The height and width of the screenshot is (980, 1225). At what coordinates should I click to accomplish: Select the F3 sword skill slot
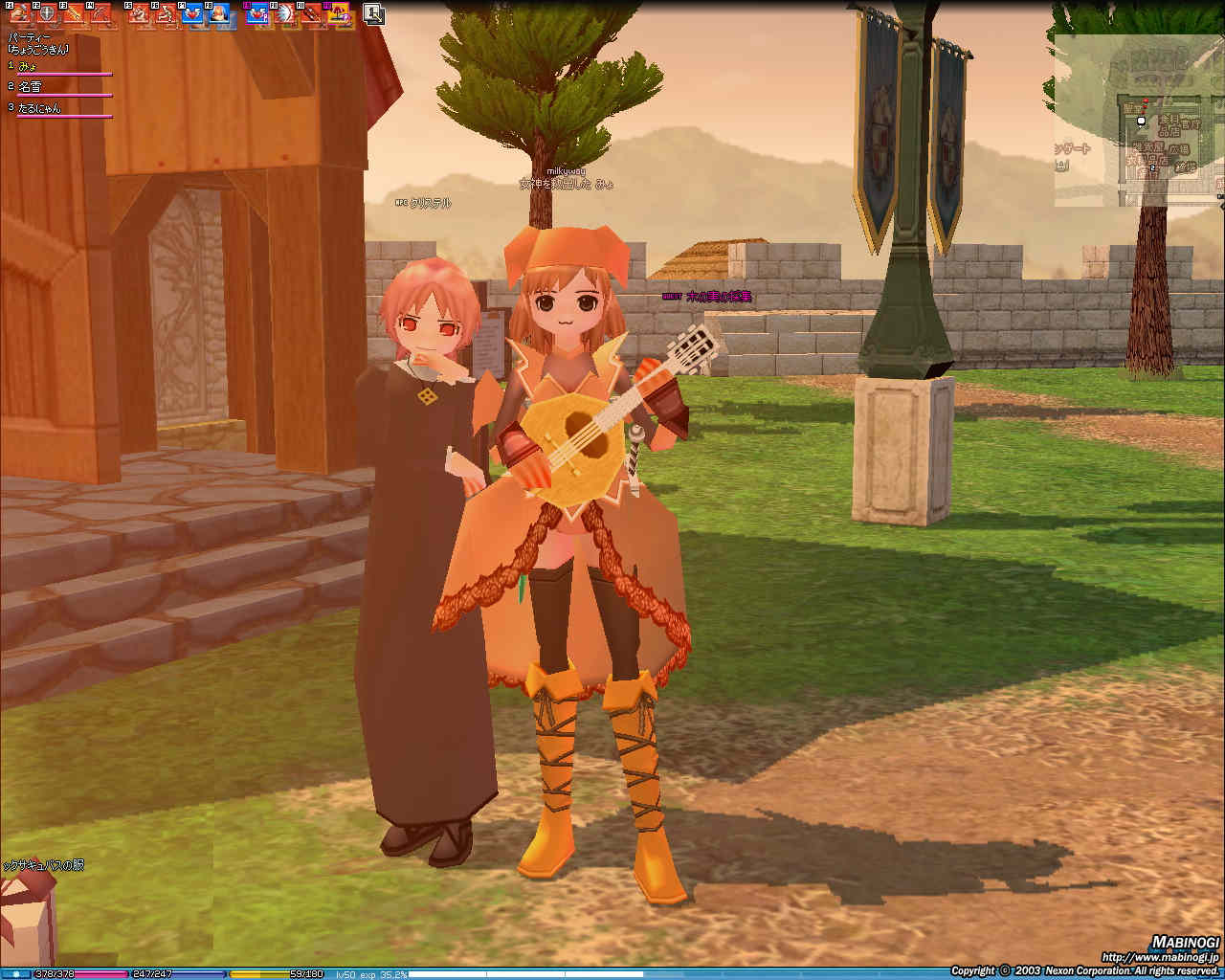[73, 13]
